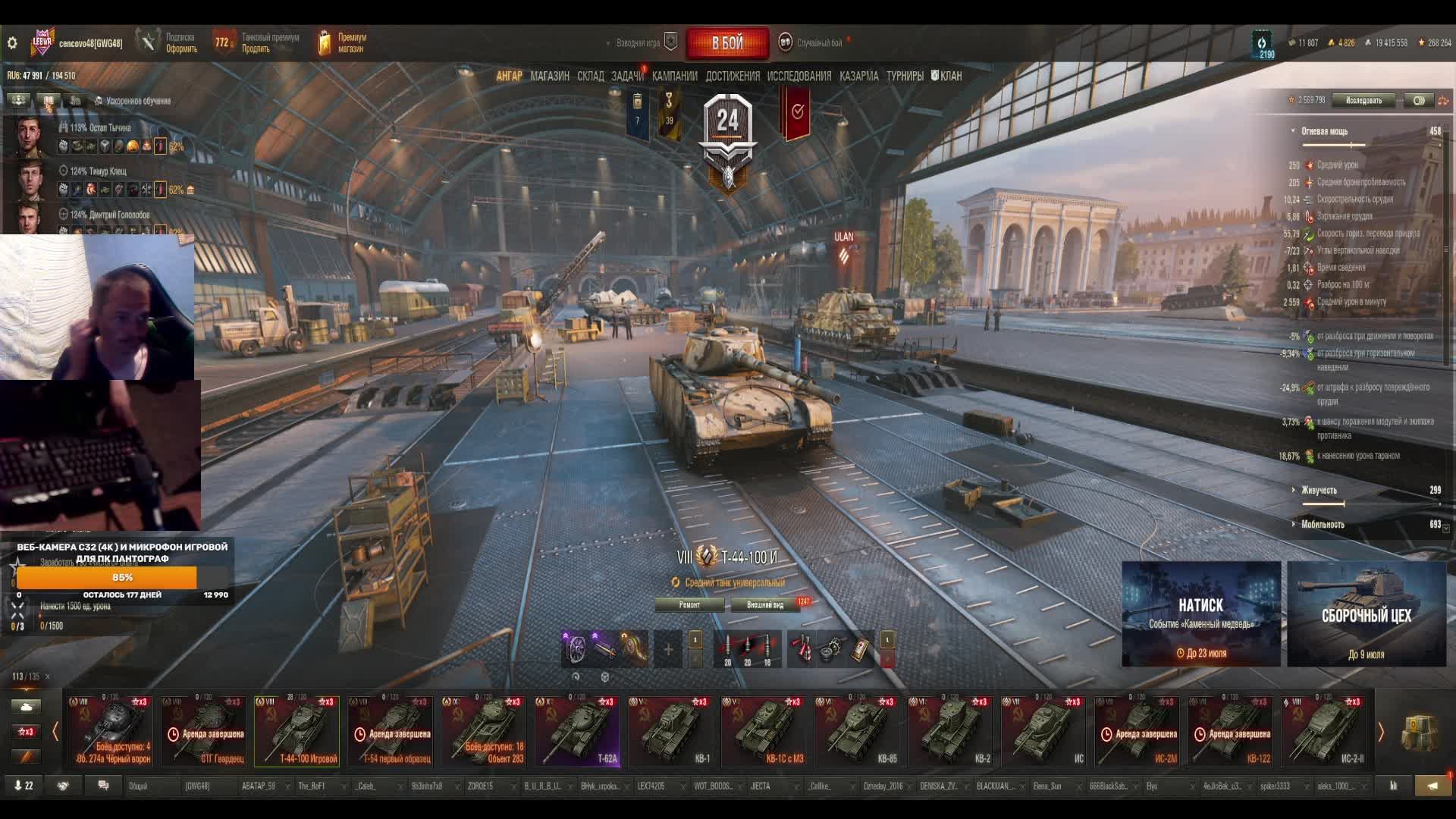
Task: Open the Случайный бой mode selector
Action: (x=818, y=43)
